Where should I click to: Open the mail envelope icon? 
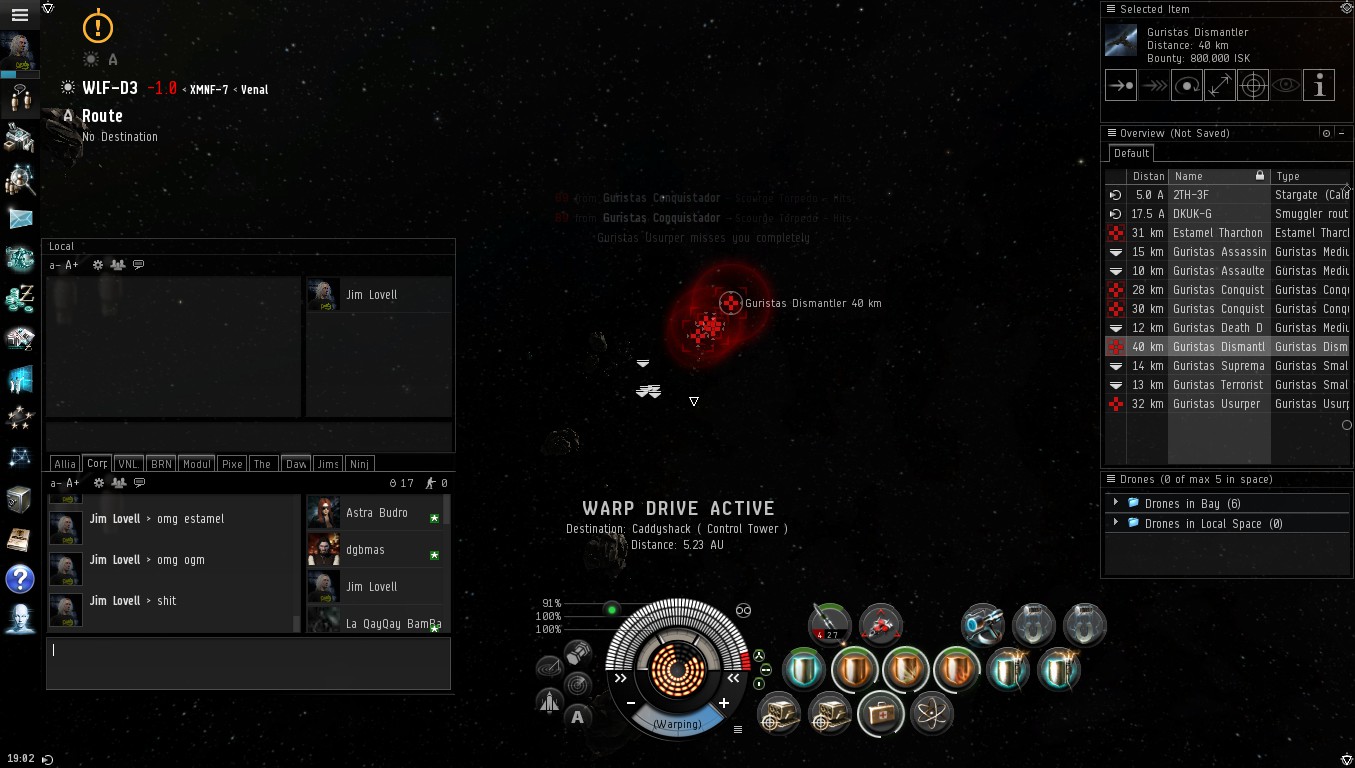[20, 218]
